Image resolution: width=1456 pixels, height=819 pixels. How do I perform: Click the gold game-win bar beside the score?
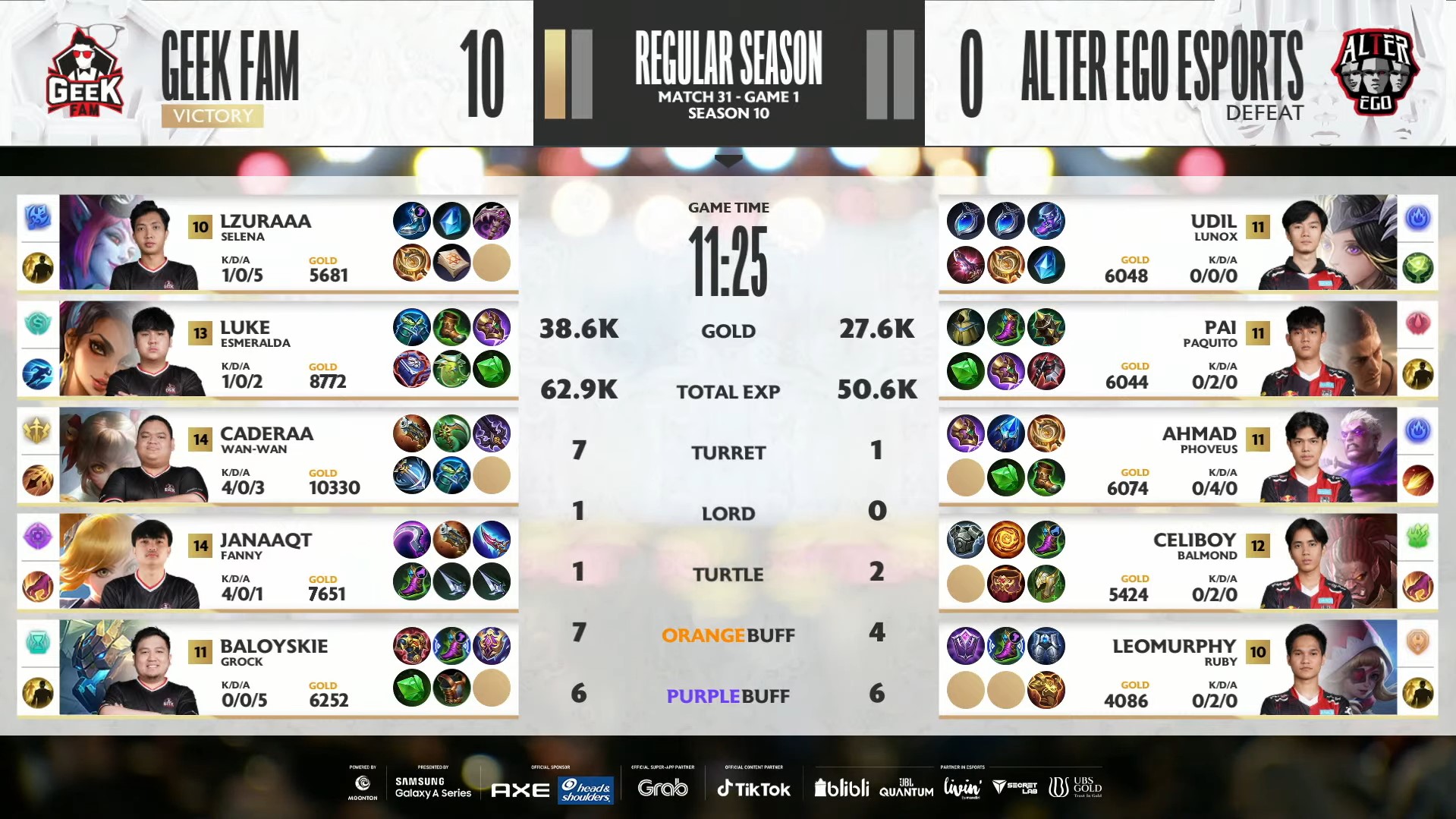point(555,74)
